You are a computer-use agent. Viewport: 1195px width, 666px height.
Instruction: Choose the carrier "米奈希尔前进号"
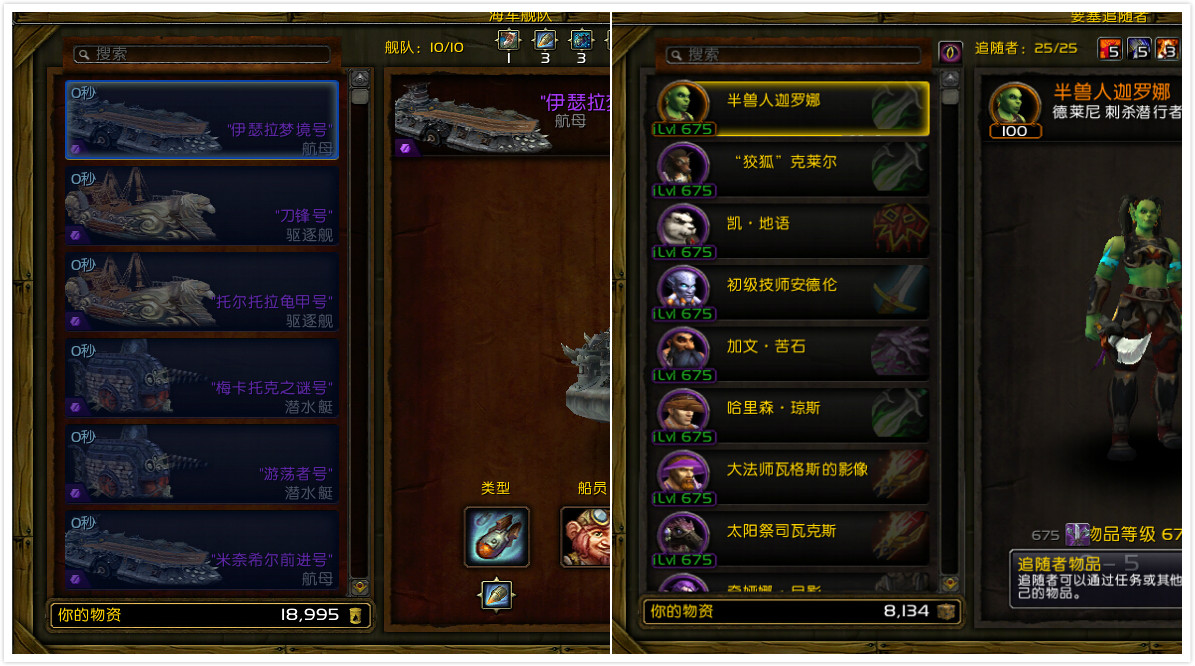tap(202, 550)
